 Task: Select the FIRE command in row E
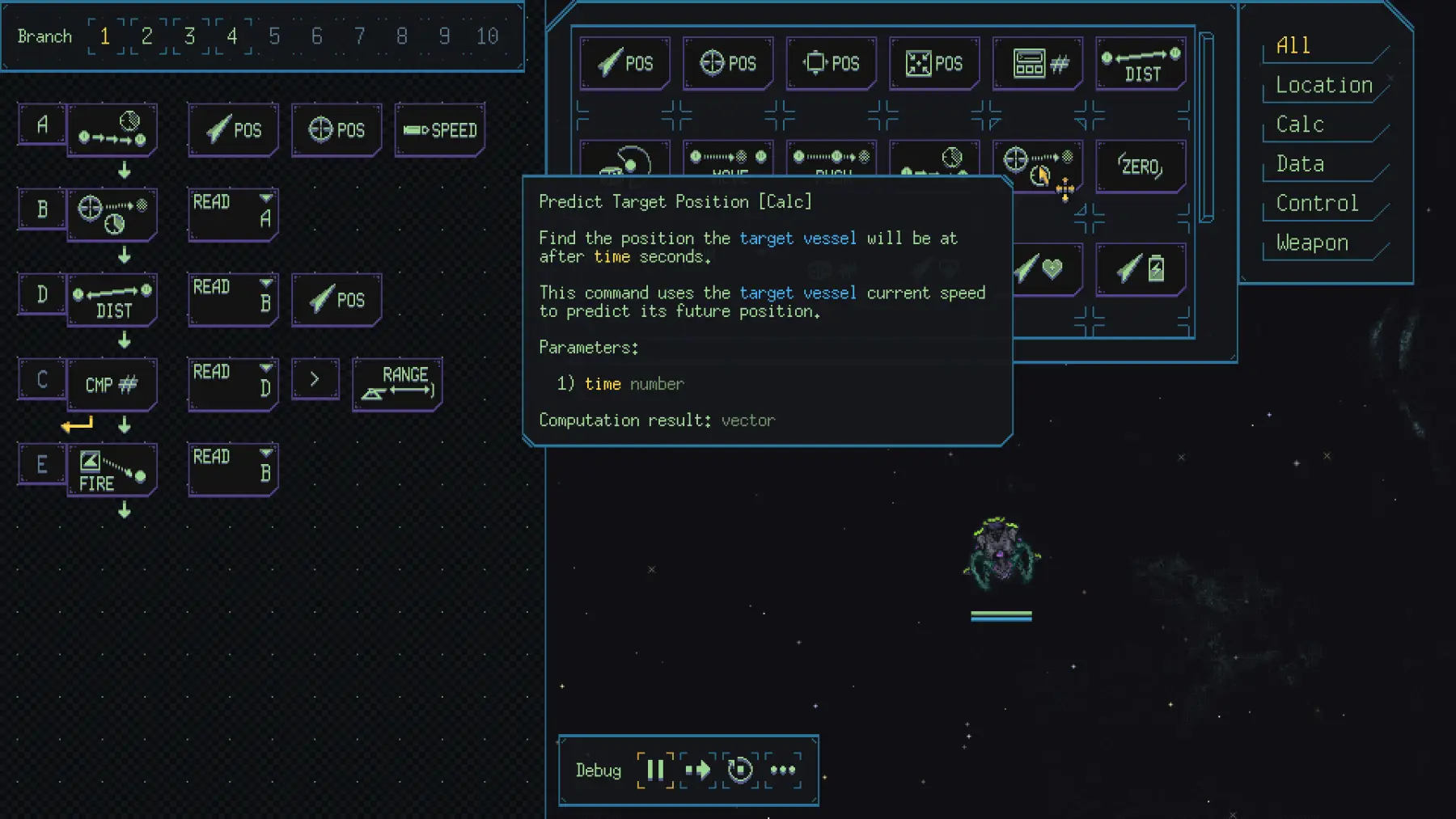tap(112, 471)
